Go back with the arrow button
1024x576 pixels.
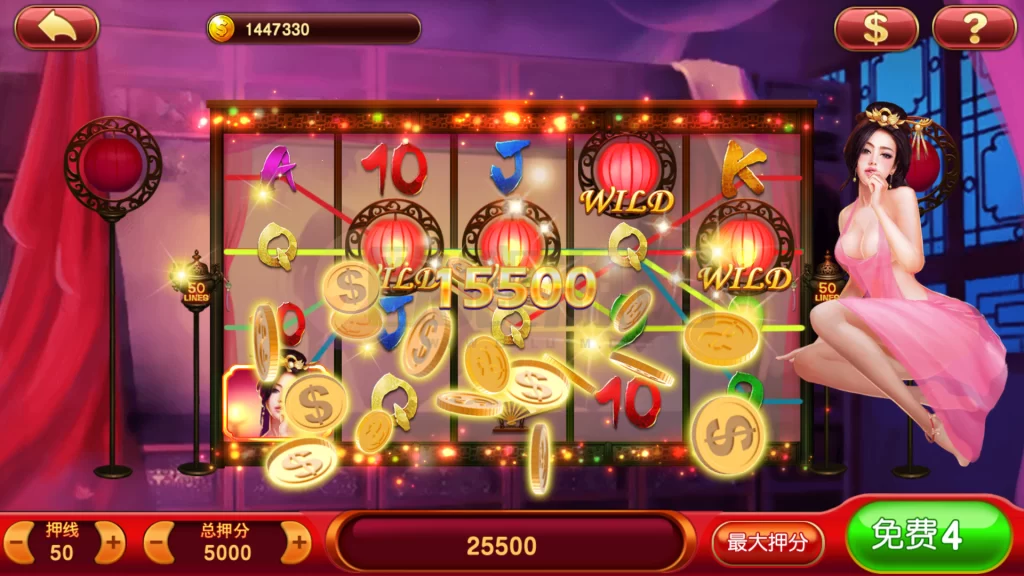(56, 28)
